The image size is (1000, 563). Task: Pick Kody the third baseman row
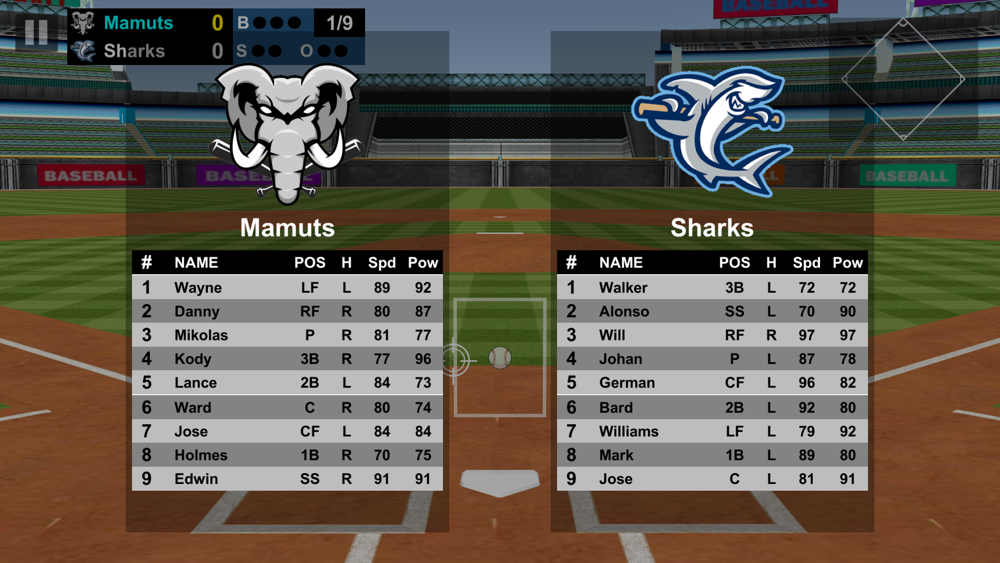287,359
